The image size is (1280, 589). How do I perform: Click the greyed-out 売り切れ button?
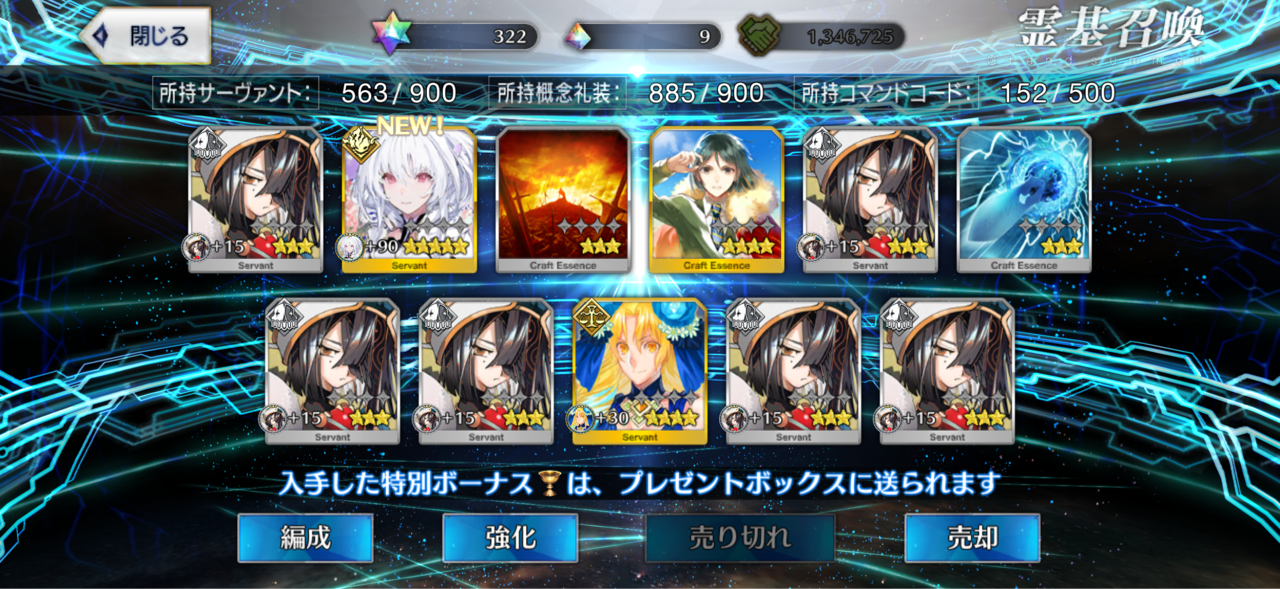point(740,538)
